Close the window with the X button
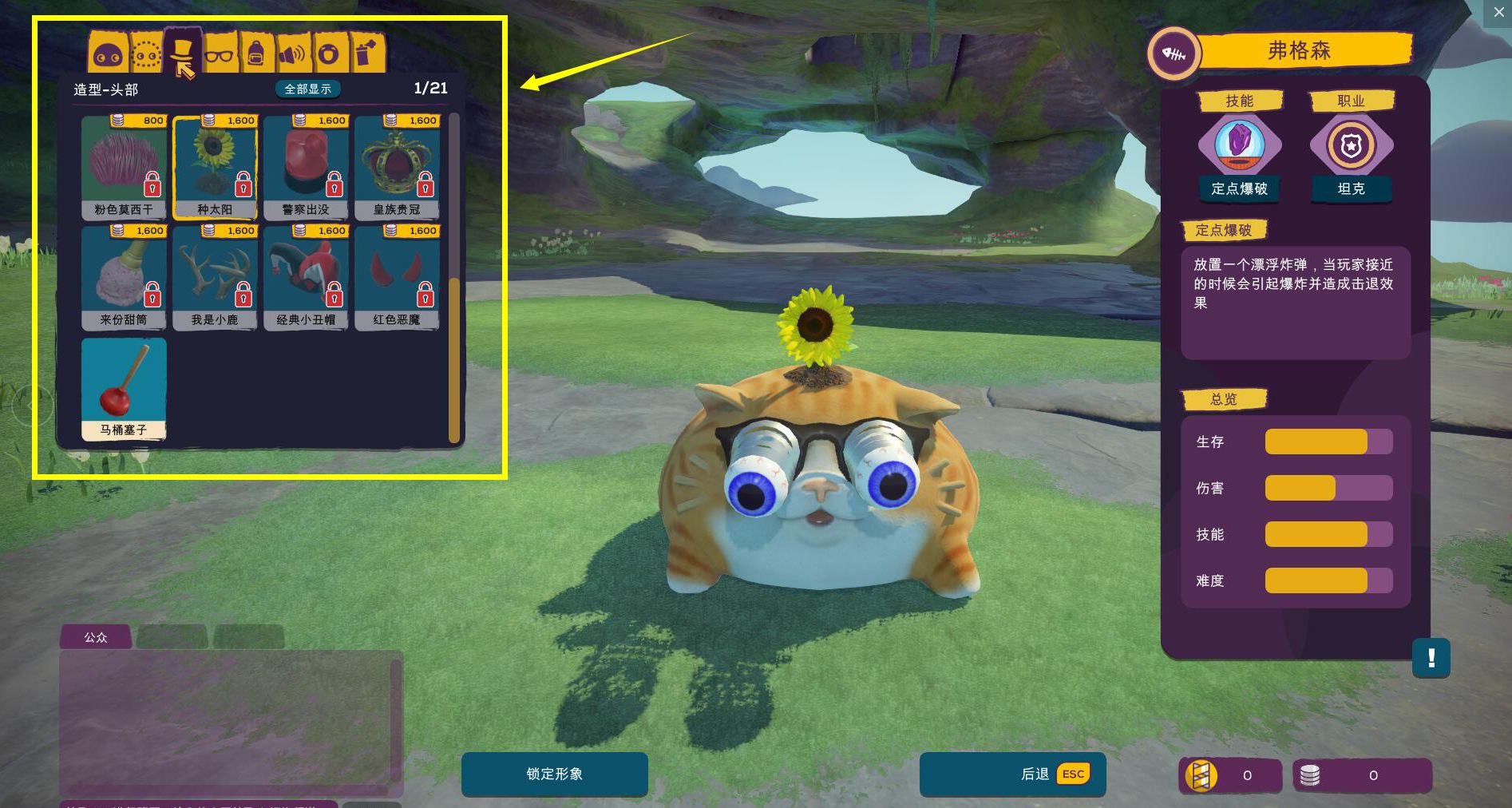Image resolution: width=1512 pixels, height=808 pixels. pyautogui.click(x=1498, y=13)
